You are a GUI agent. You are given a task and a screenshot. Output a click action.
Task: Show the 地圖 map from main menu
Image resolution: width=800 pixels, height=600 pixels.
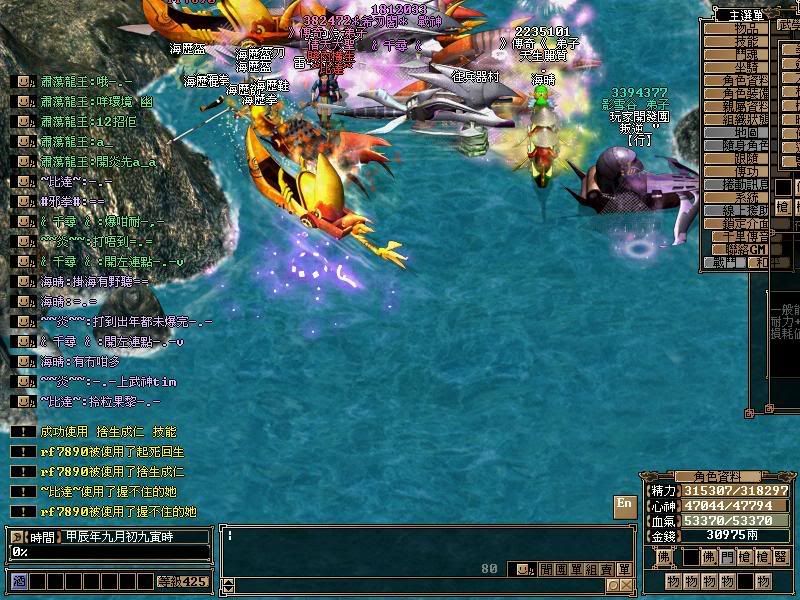(x=744, y=132)
